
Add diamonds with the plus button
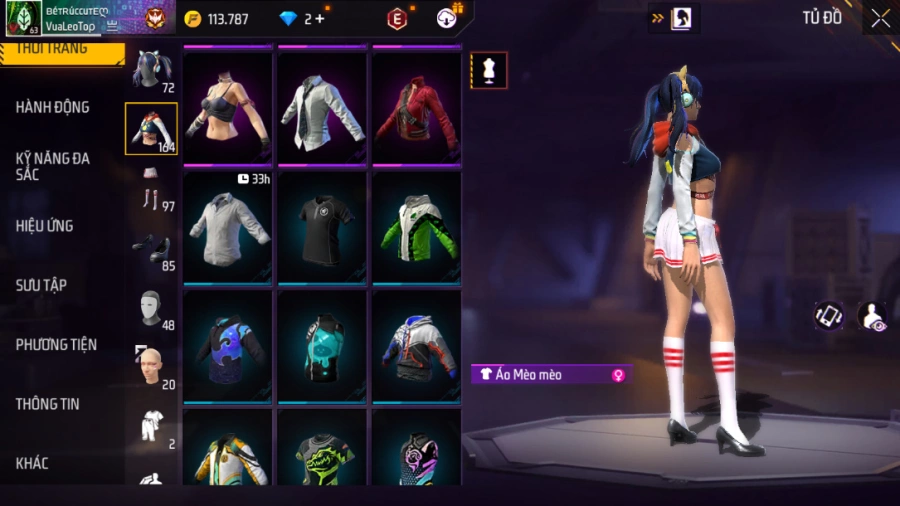(320, 18)
